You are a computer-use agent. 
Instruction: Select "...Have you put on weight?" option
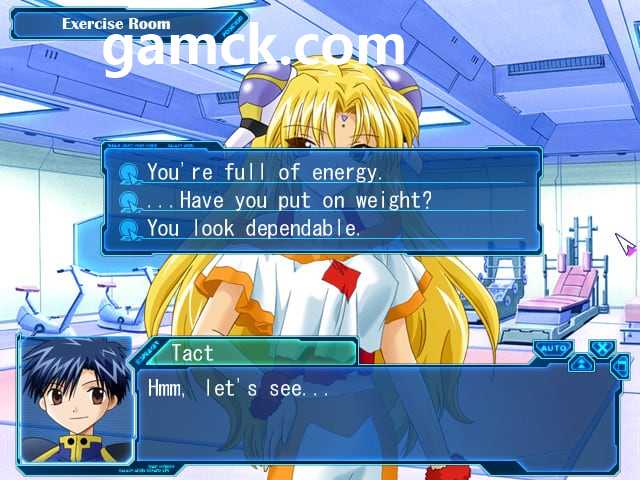[289, 200]
